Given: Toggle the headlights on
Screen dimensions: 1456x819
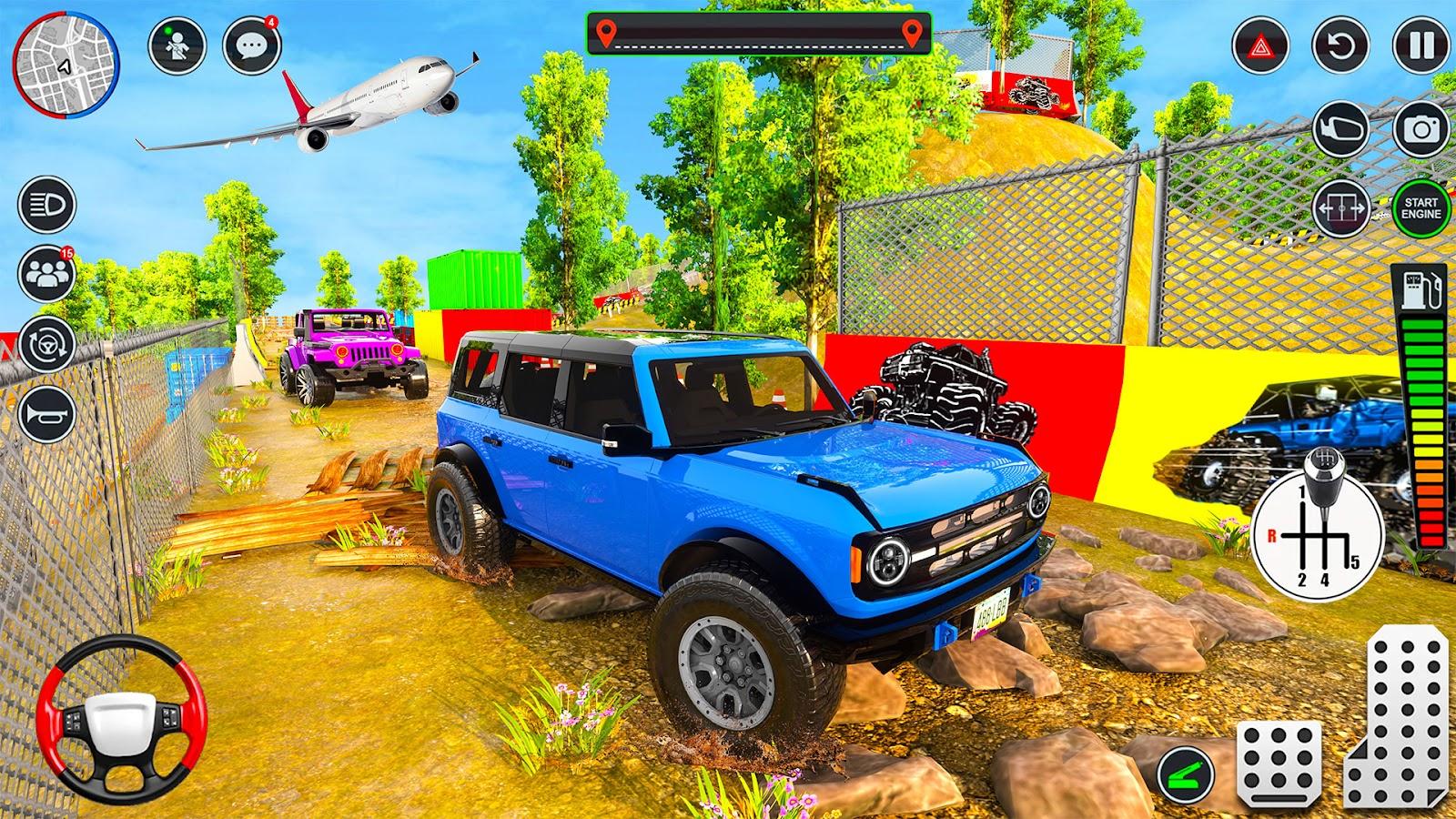Looking at the screenshot, I should tap(45, 202).
